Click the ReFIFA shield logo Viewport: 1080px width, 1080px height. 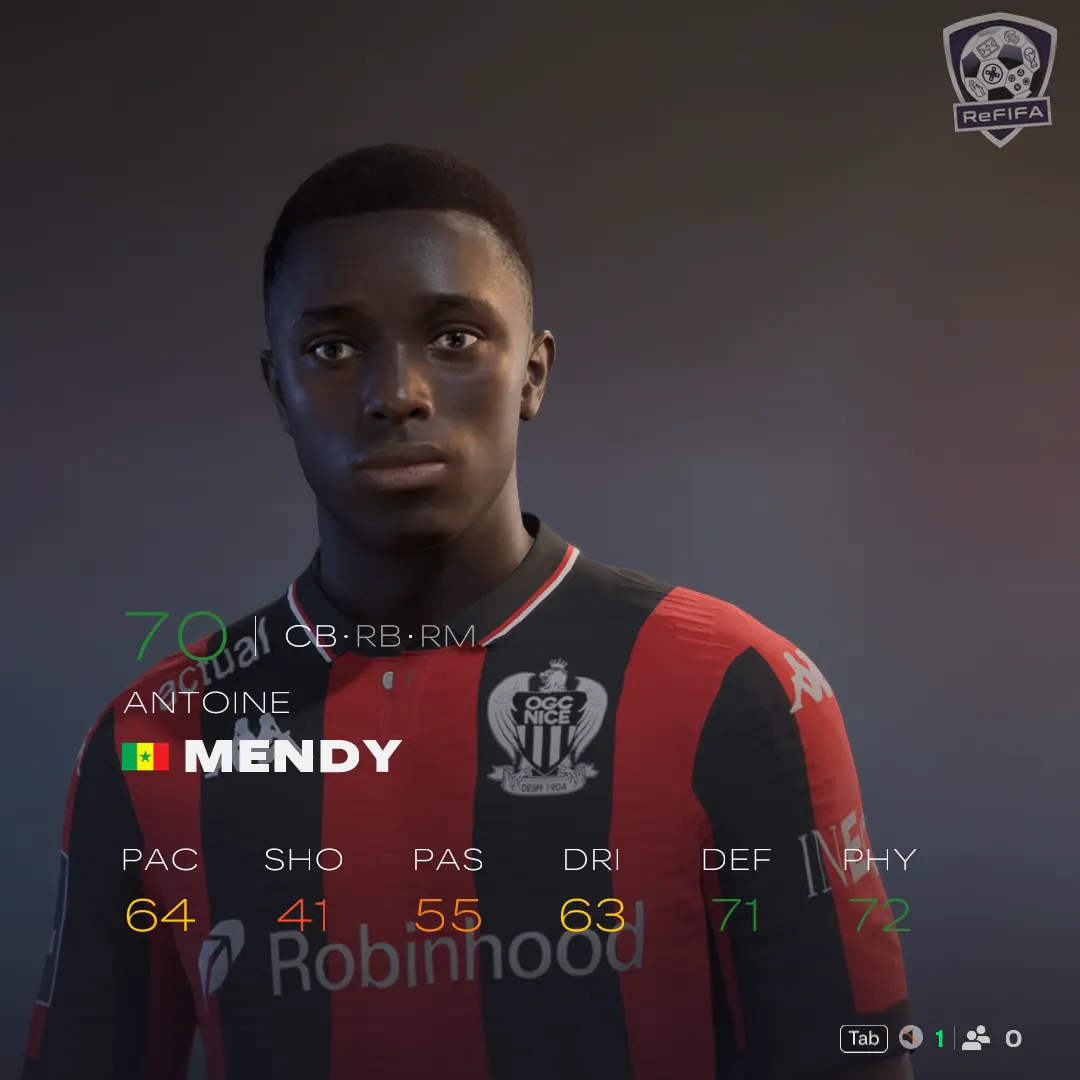999,78
